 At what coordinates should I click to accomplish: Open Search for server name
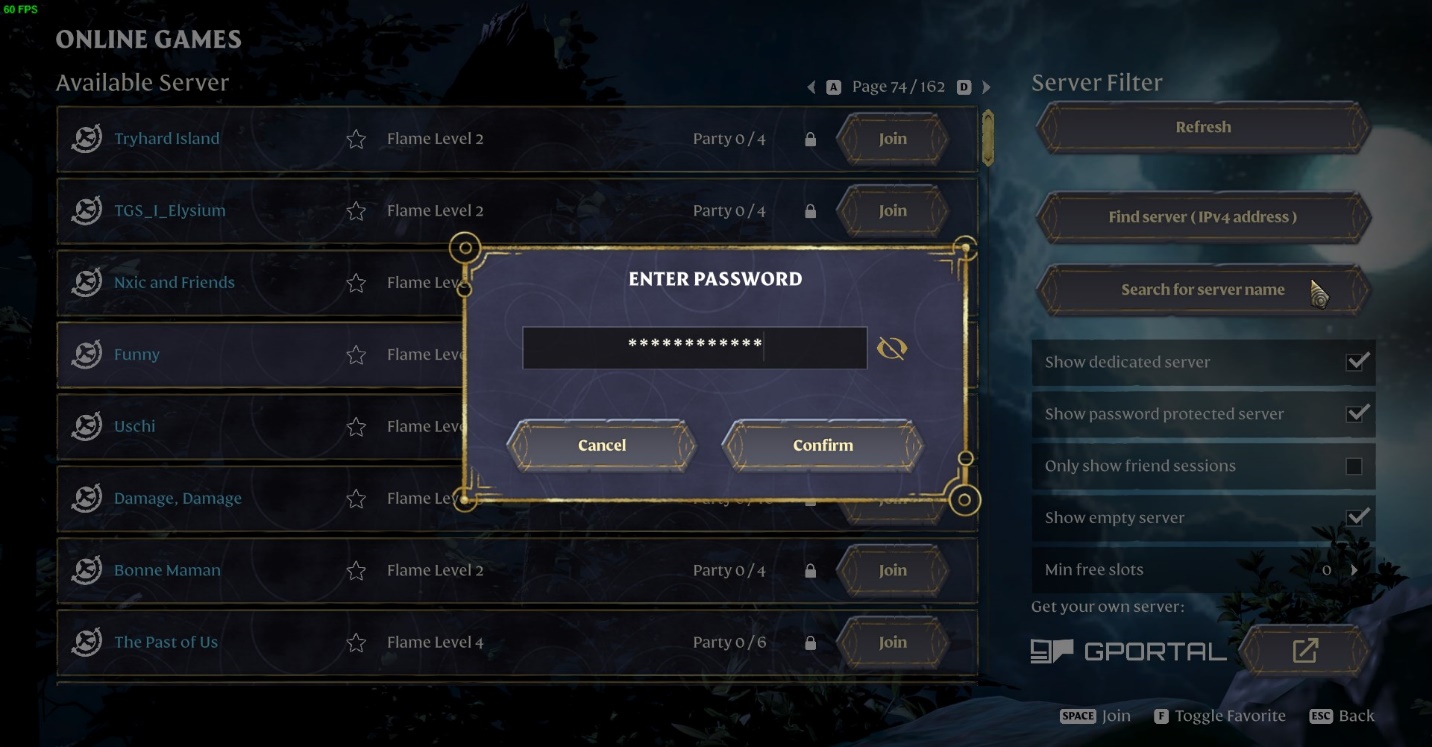[1203, 289]
